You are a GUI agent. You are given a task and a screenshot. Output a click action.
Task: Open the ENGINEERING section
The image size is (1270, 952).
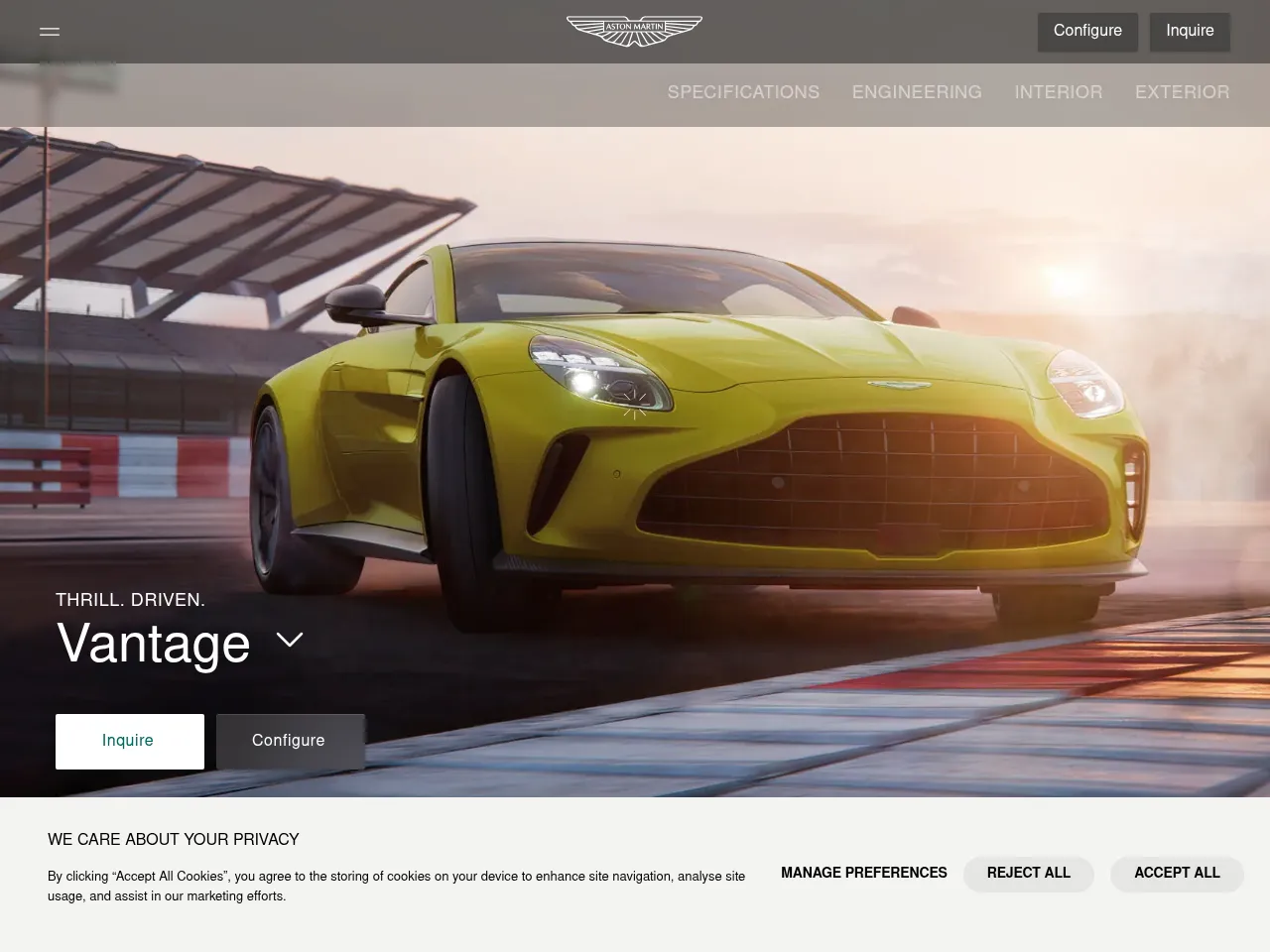[916, 92]
